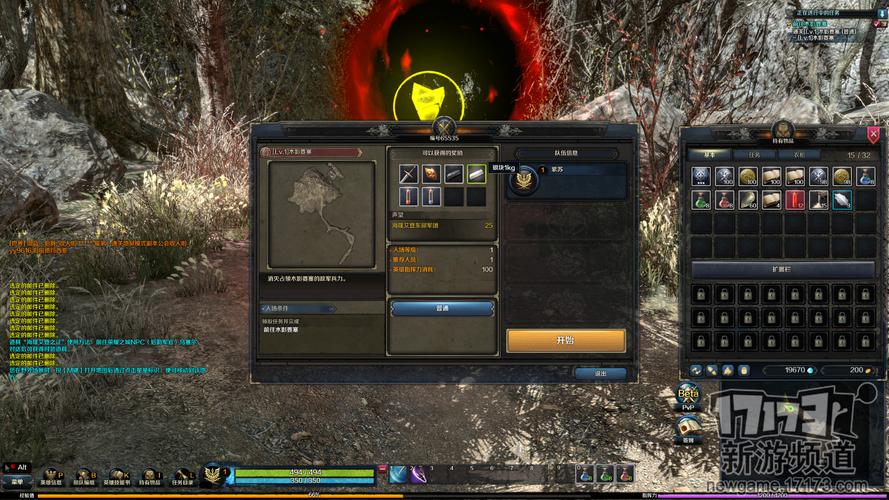The image size is (889, 500).
Task: Open the Beta PvP icon
Action: point(687,396)
